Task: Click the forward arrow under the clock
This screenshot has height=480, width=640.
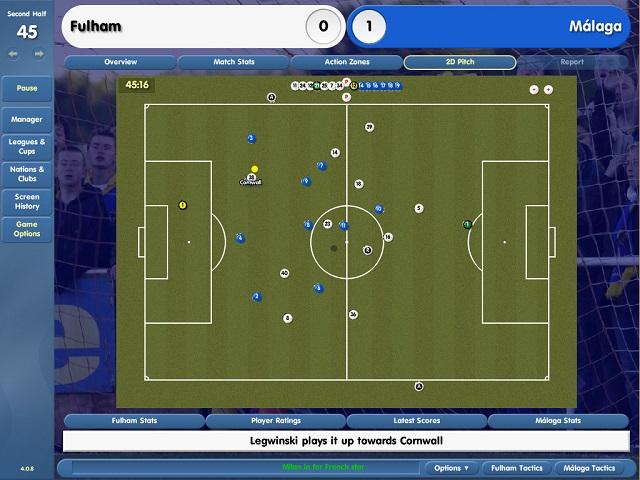Action: pos(39,53)
